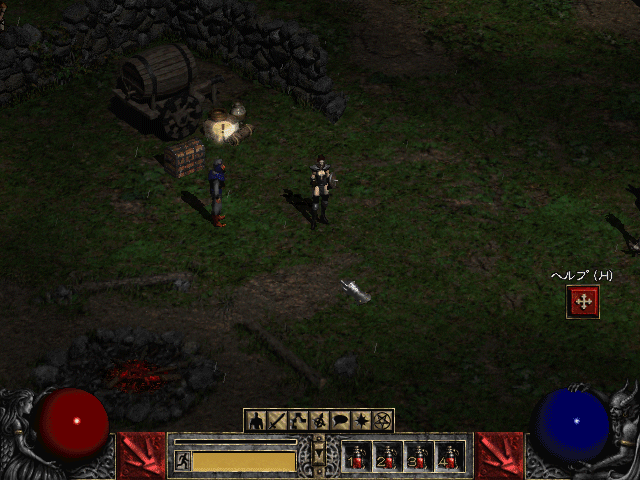The image size is (640, 480).
Task: Select the left-hand attack skill button
Action: tap(140, 455)
